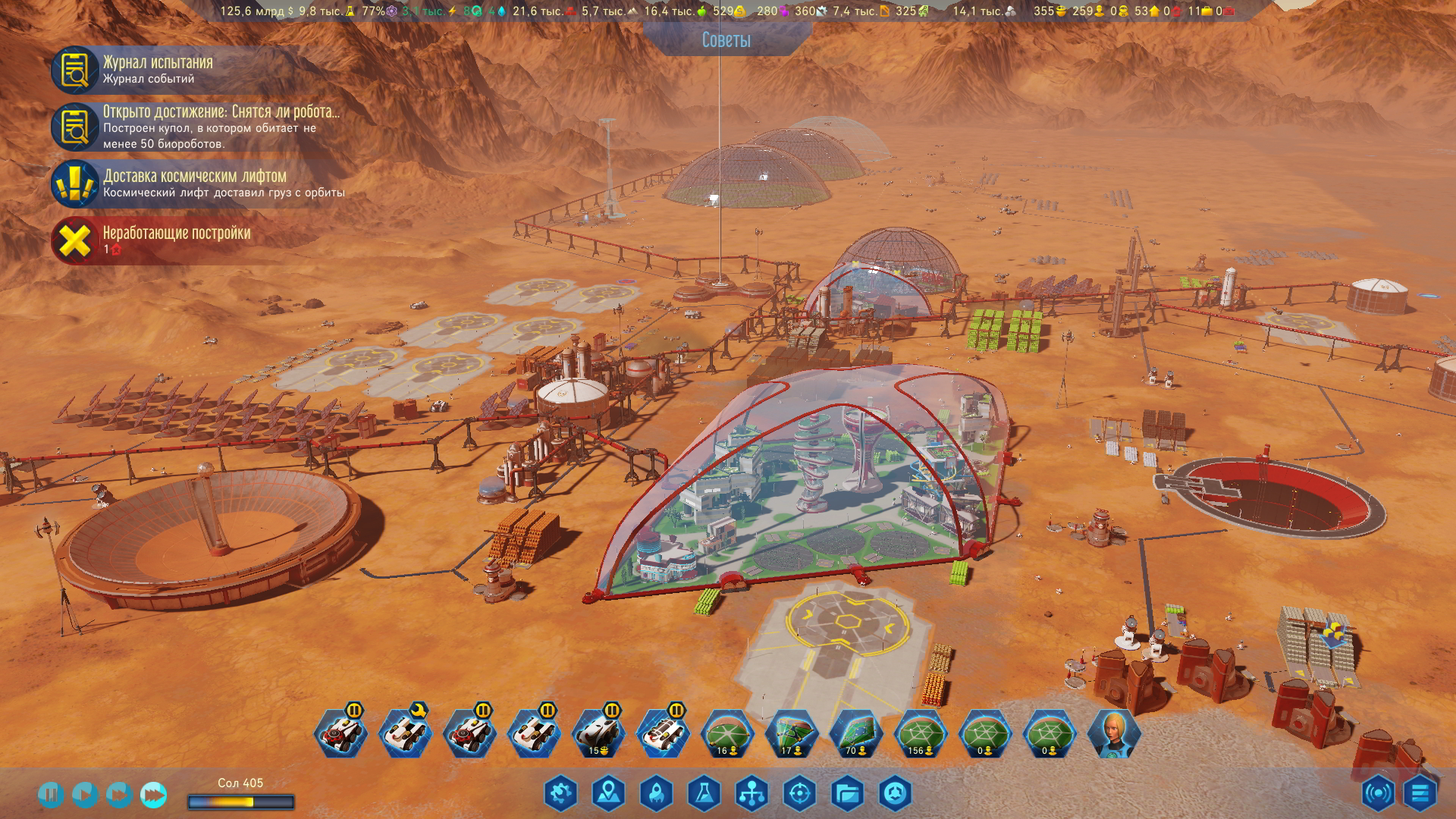Viewport: 1456px width, 819px height.
Task: Select the dome with 156 colonists
Action: point(920,734)
